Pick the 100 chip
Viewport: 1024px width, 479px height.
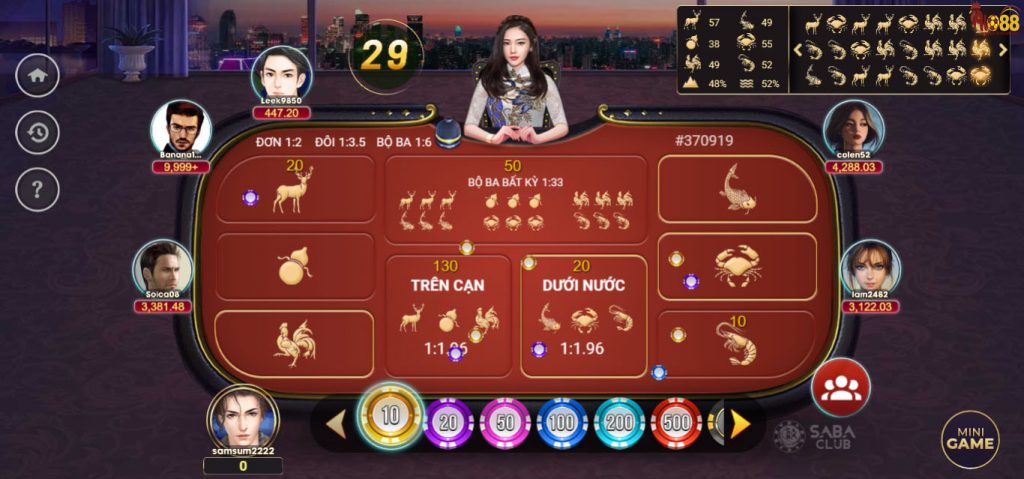point(562,423)
